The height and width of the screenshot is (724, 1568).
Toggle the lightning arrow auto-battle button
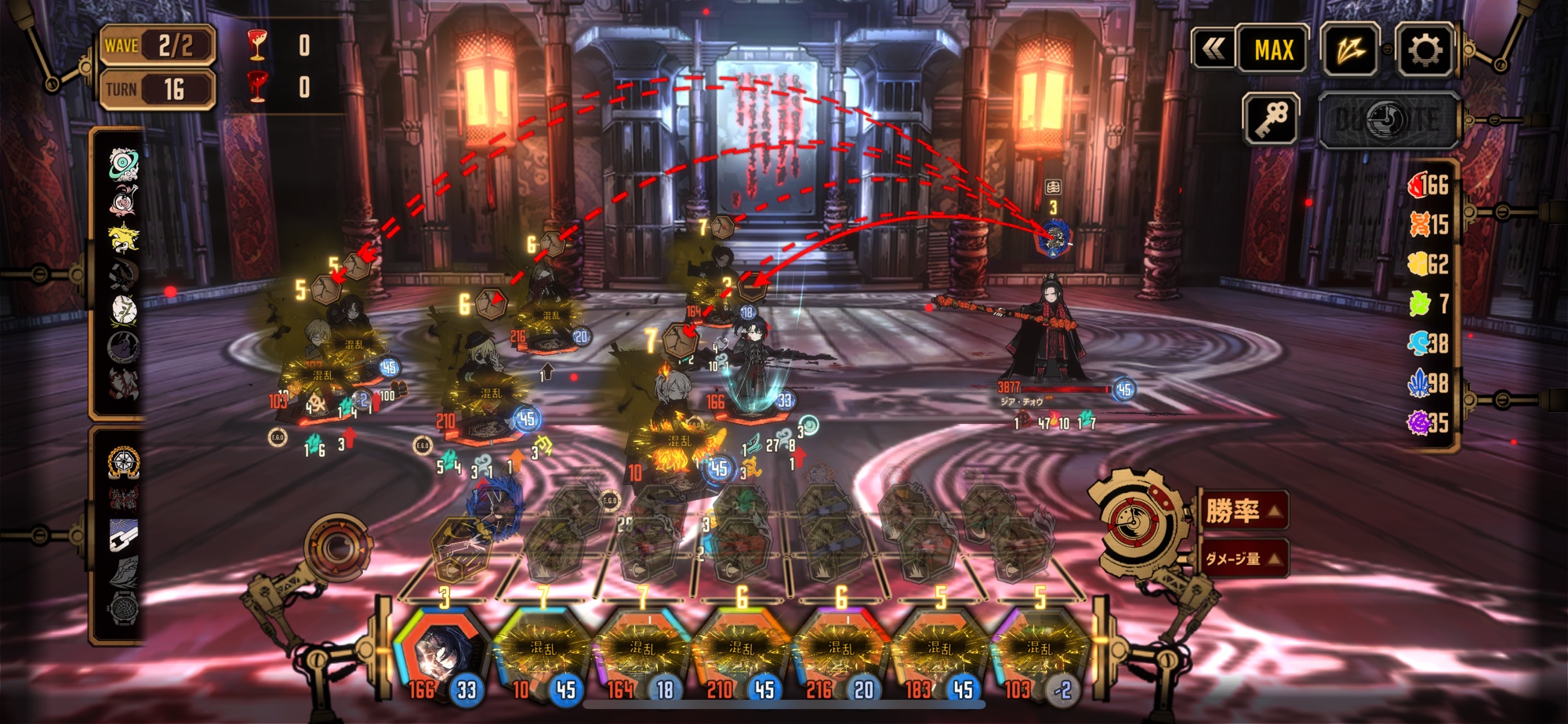tap(1350, 50)
